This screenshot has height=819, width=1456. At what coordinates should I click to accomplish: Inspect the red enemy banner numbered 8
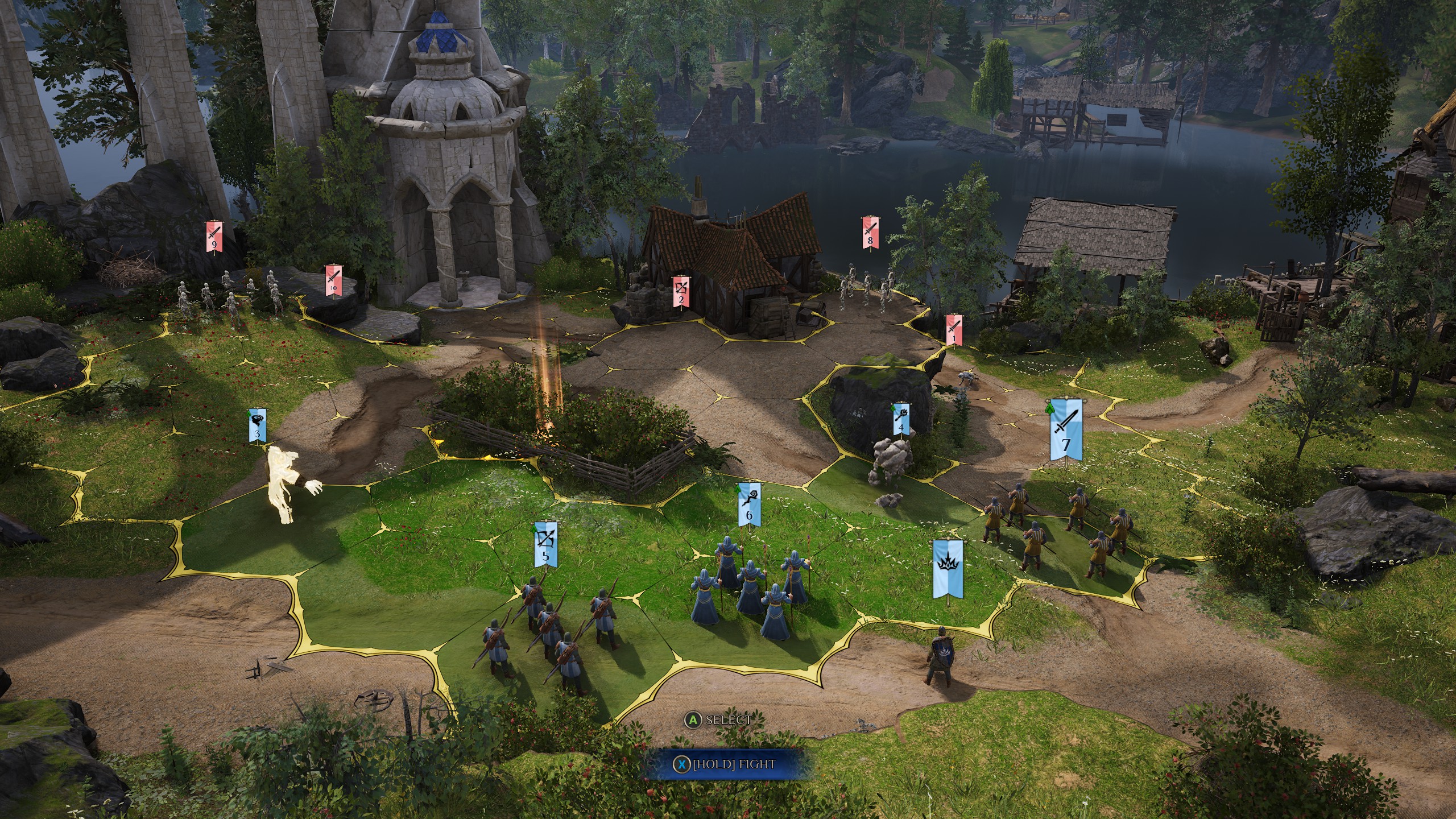(x=870, y=232)
